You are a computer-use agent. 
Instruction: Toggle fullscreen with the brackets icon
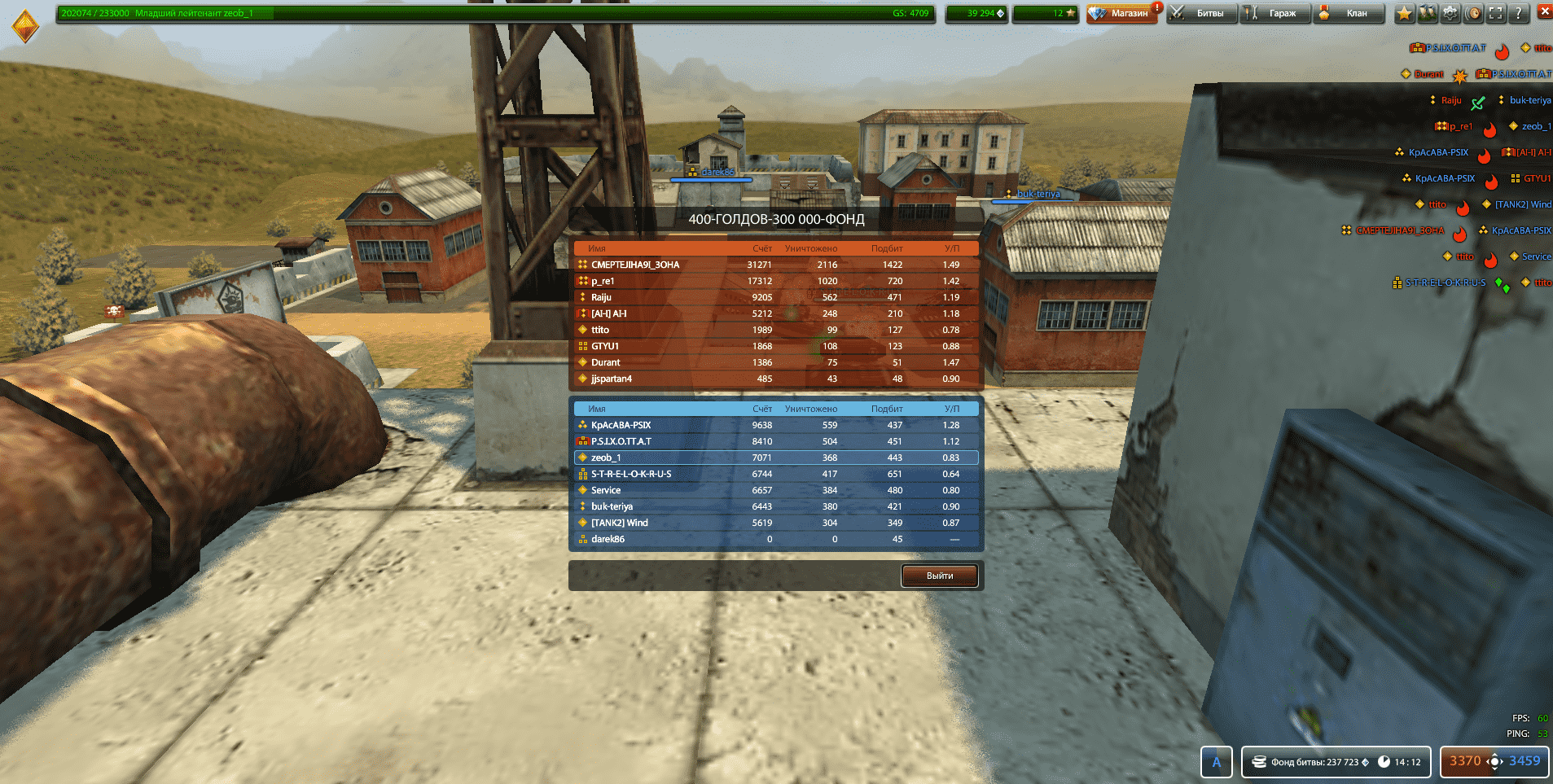tap(1495, 13)
